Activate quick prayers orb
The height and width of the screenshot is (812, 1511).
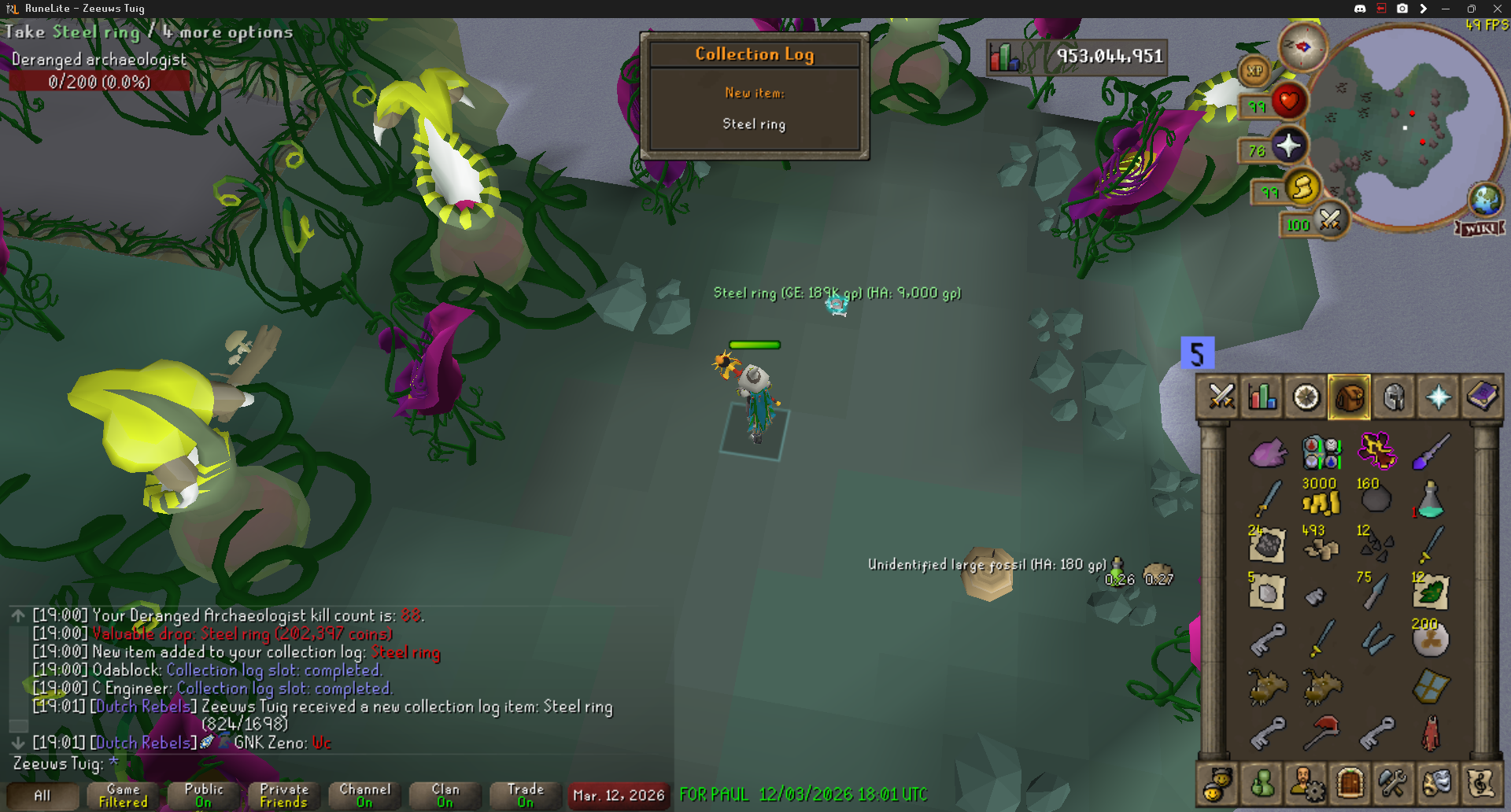click(x=1288, y=146)
